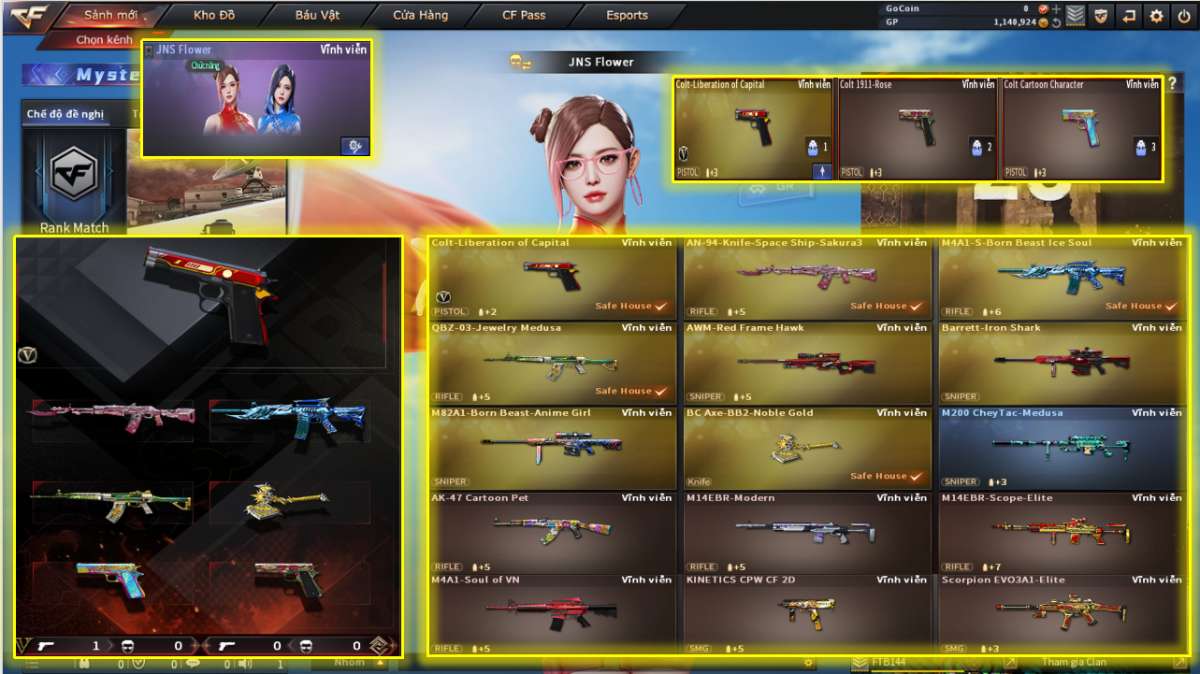
Task: Select the Colt 1911-Rose pistol slot
Action: [917, 129]
